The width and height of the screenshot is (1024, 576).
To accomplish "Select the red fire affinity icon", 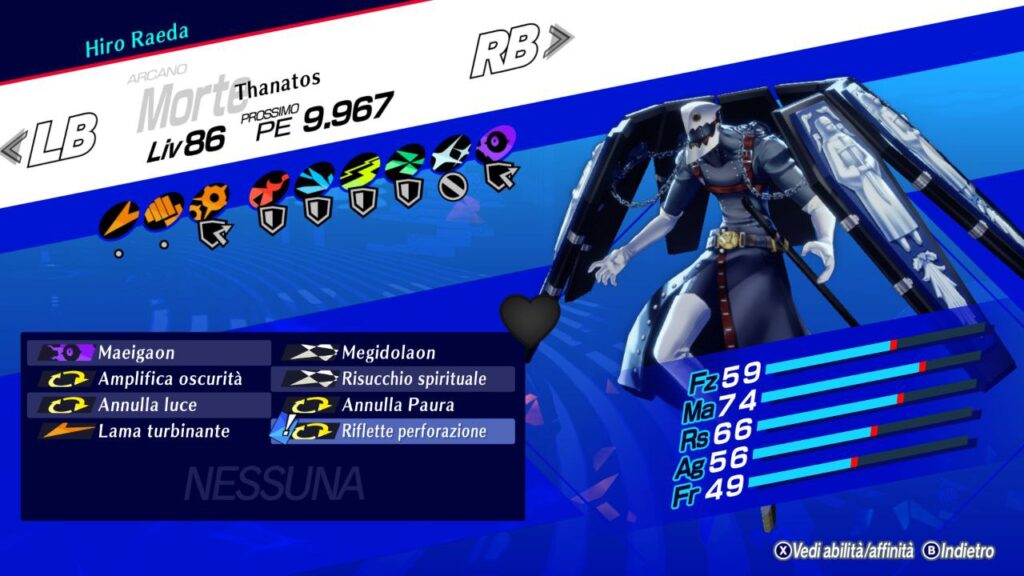I will point(269,187).
